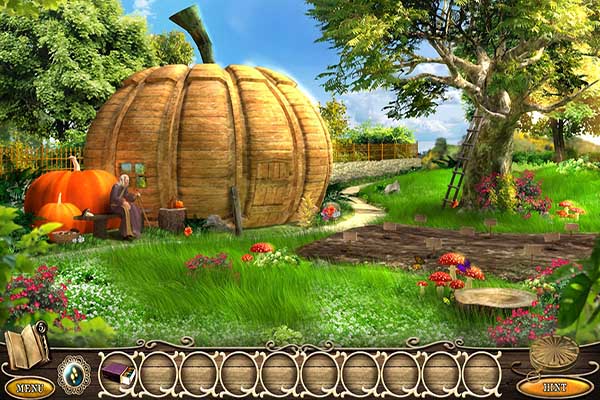
Task: Use the Hint button
Action: (x=554, y=386)
